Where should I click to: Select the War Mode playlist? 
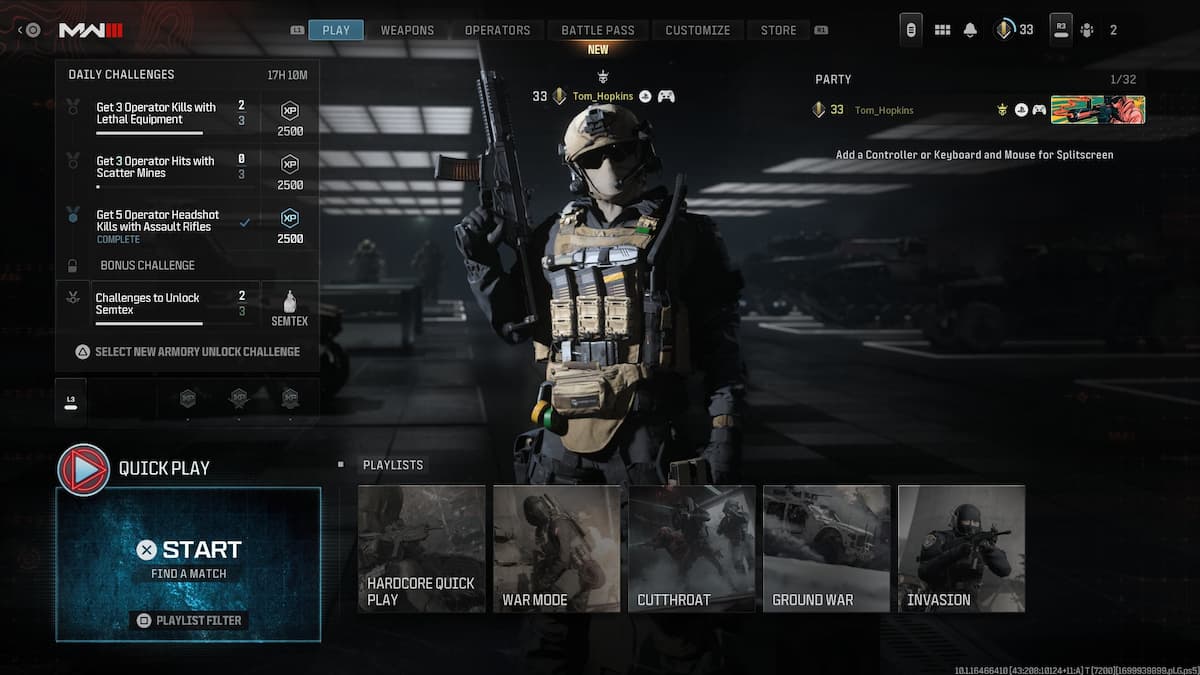[x=556, y=548]
